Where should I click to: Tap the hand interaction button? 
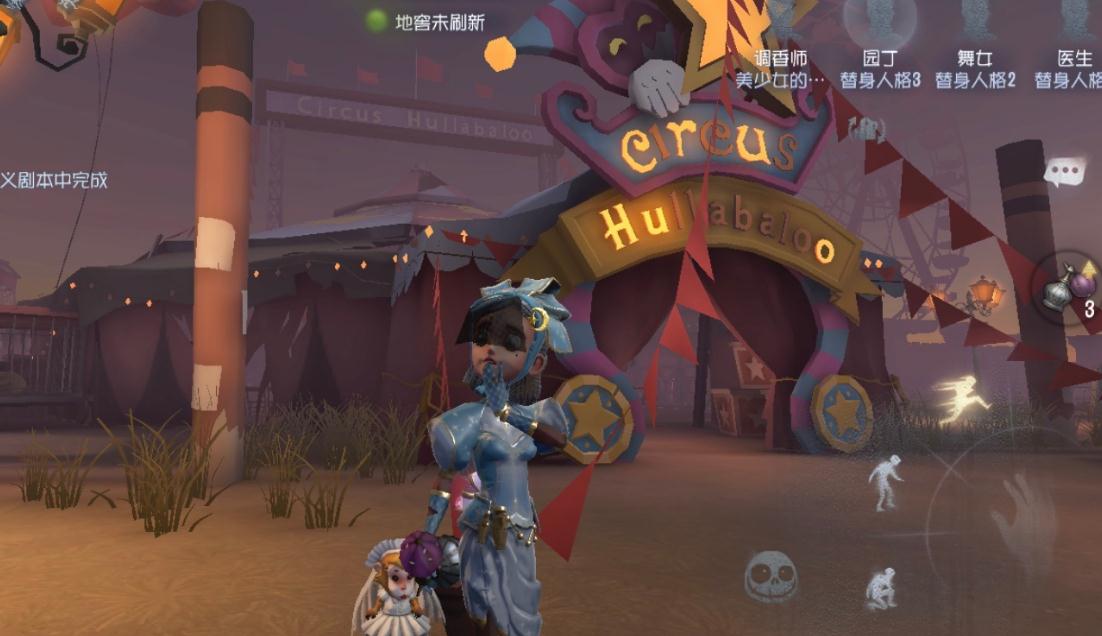1024,520
